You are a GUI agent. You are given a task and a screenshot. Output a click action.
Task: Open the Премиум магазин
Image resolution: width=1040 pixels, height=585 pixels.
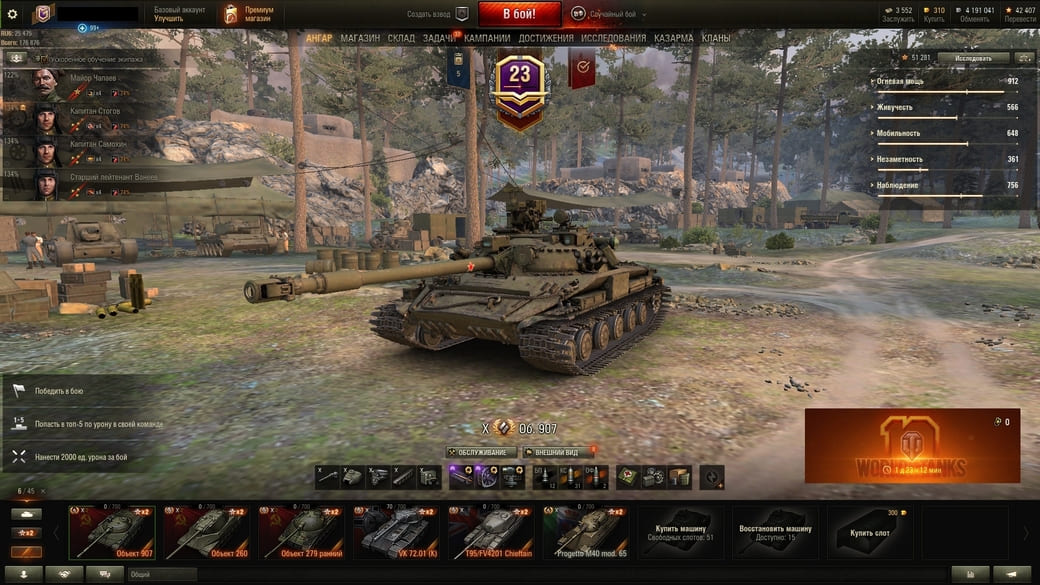point(248,14)
